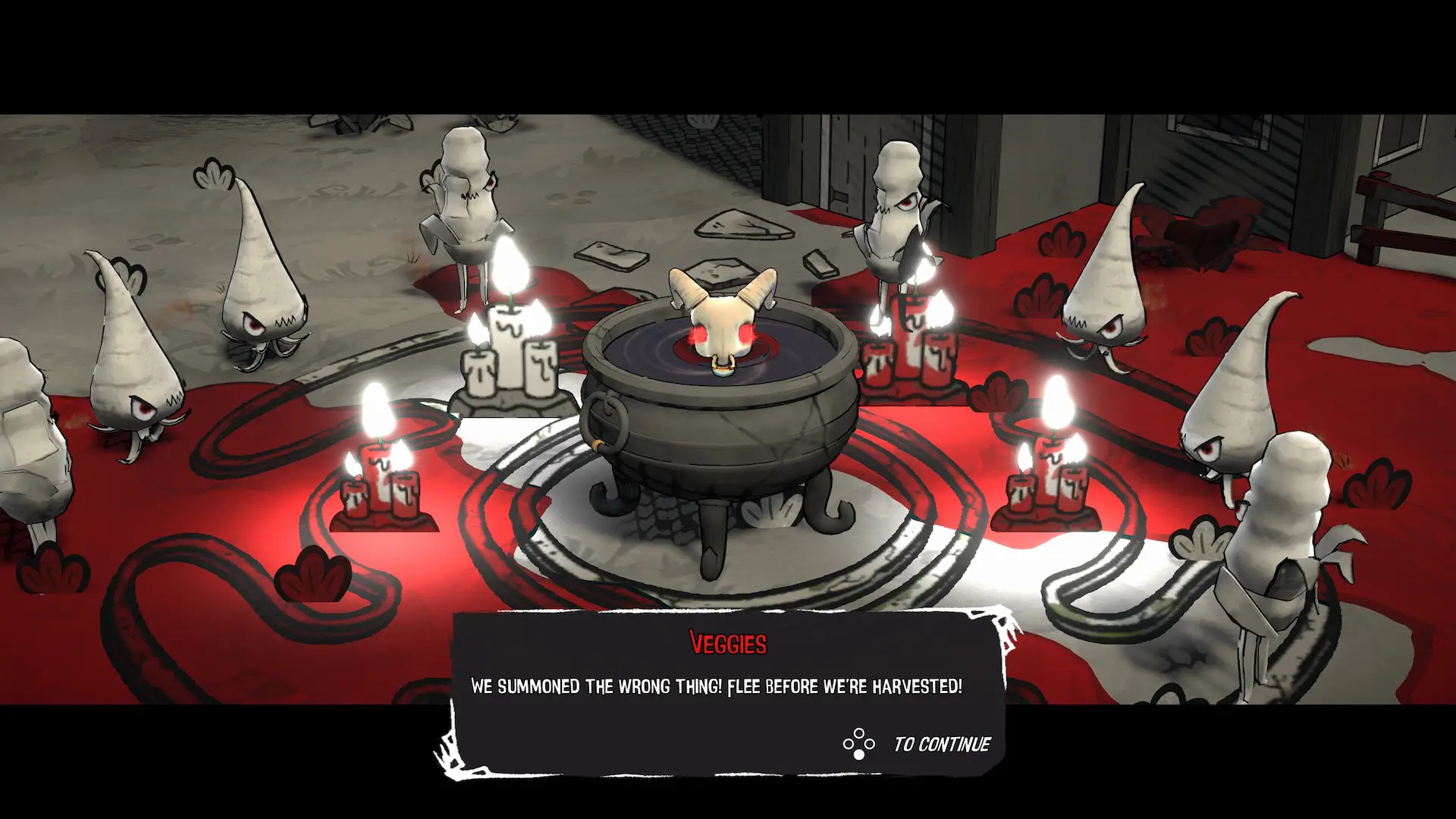Click the leftmost cabbage creature at screen edge
This screenshot has width=1456, height=819.
tap(30, 425)
